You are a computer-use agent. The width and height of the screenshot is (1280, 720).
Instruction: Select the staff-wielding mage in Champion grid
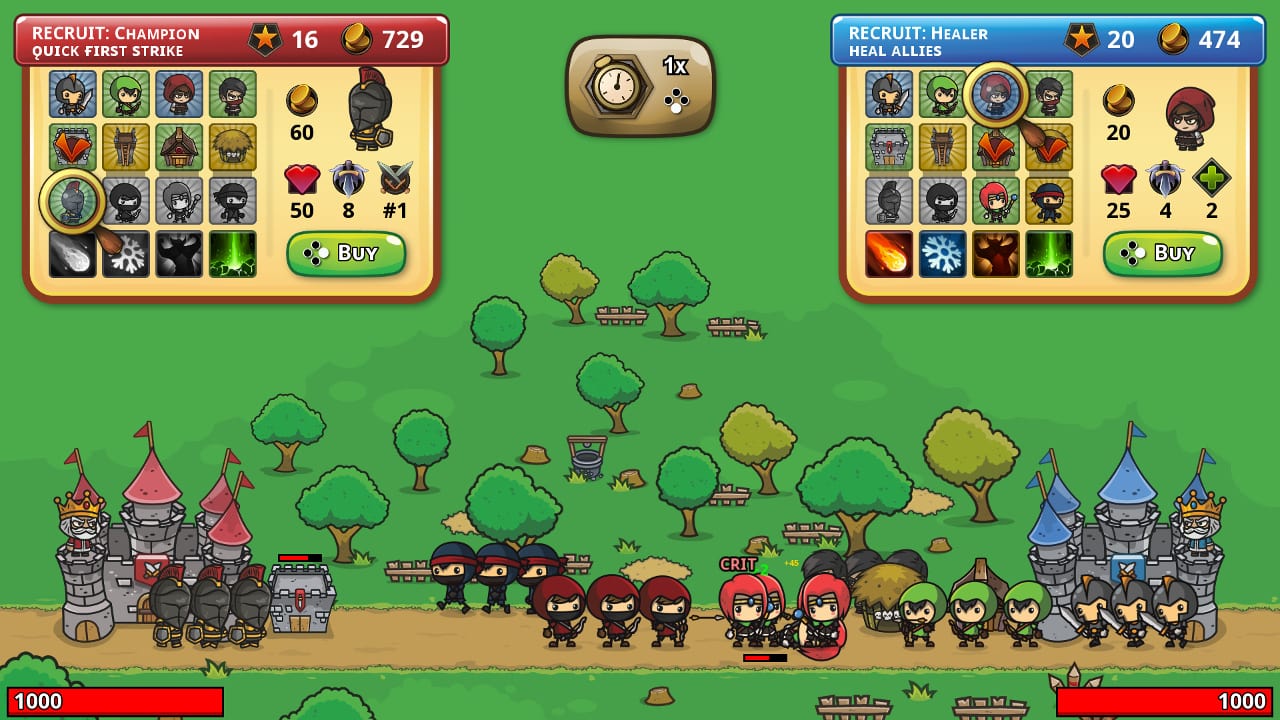click(180, 200)
